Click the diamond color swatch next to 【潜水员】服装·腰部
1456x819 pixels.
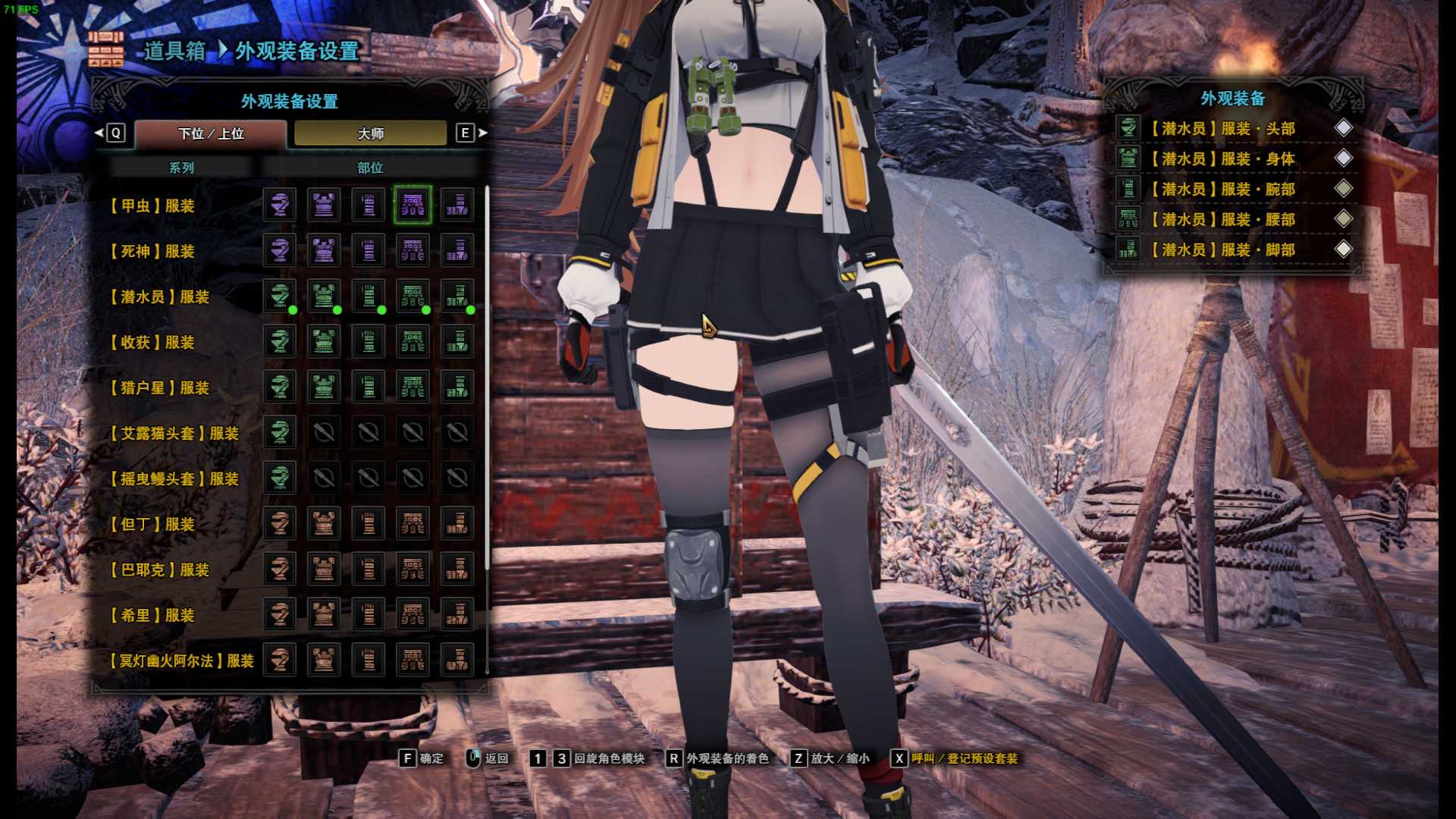point(1345,219)
